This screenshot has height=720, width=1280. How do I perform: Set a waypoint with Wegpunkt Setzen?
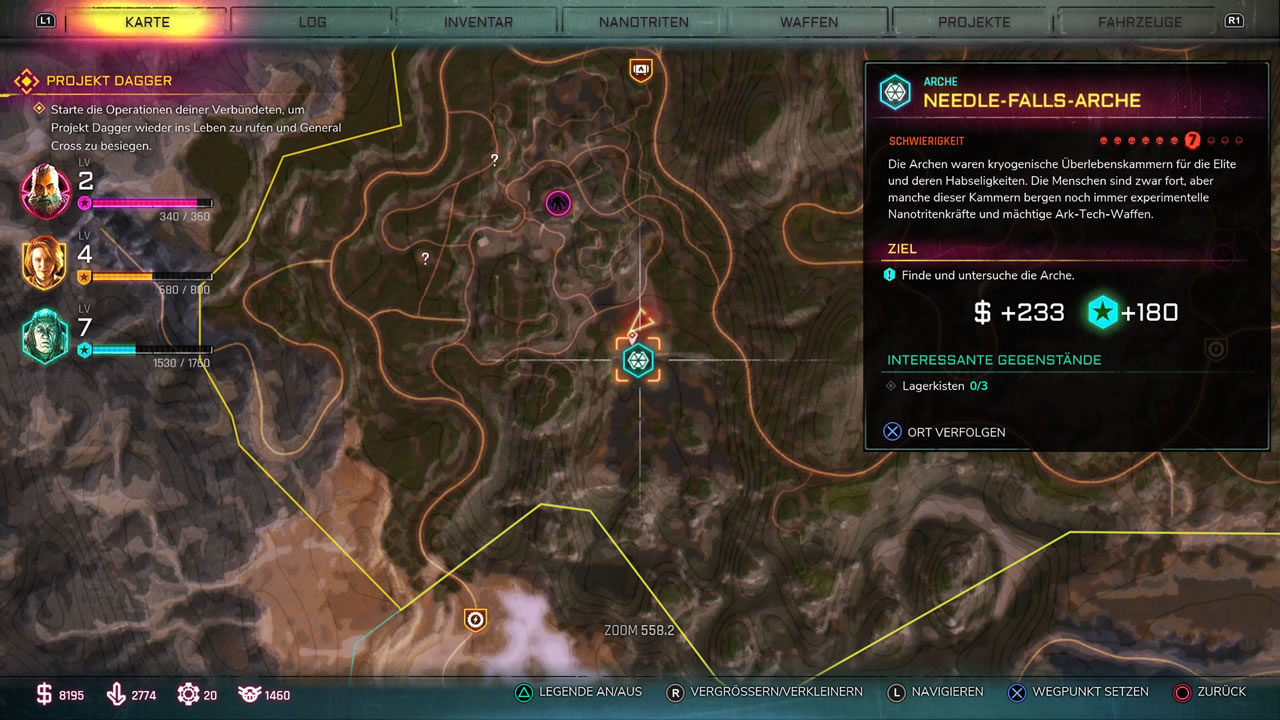[x=1078, y=692]
